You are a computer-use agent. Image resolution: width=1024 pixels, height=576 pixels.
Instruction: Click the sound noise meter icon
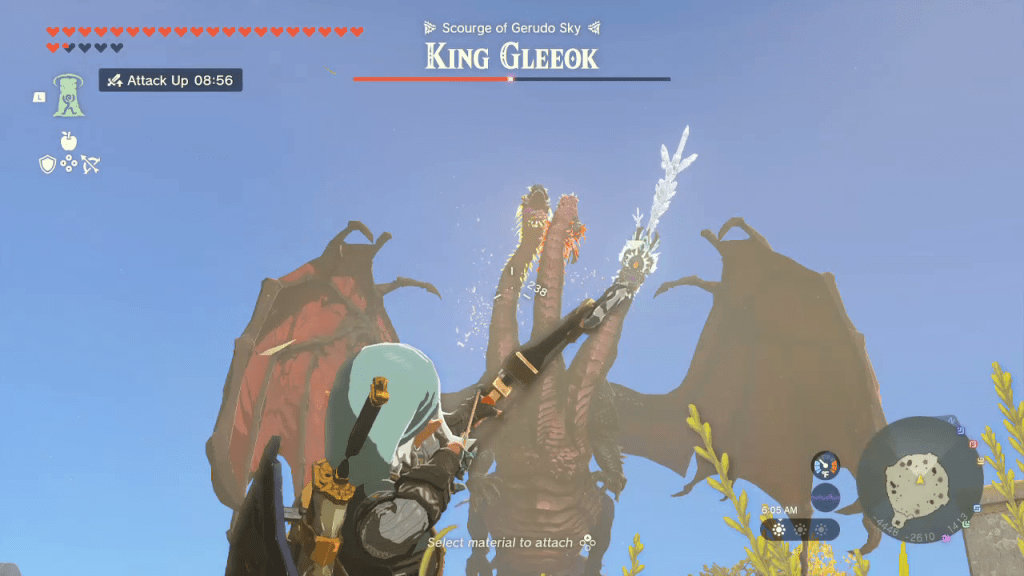[x=825, y=496]
